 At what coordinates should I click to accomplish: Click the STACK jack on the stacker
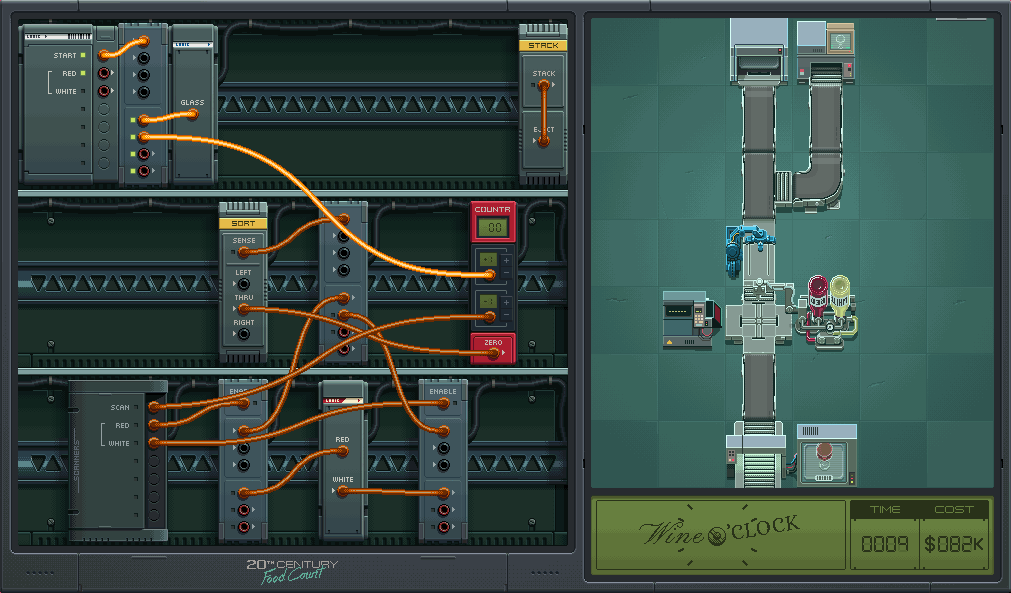[544, 86]
